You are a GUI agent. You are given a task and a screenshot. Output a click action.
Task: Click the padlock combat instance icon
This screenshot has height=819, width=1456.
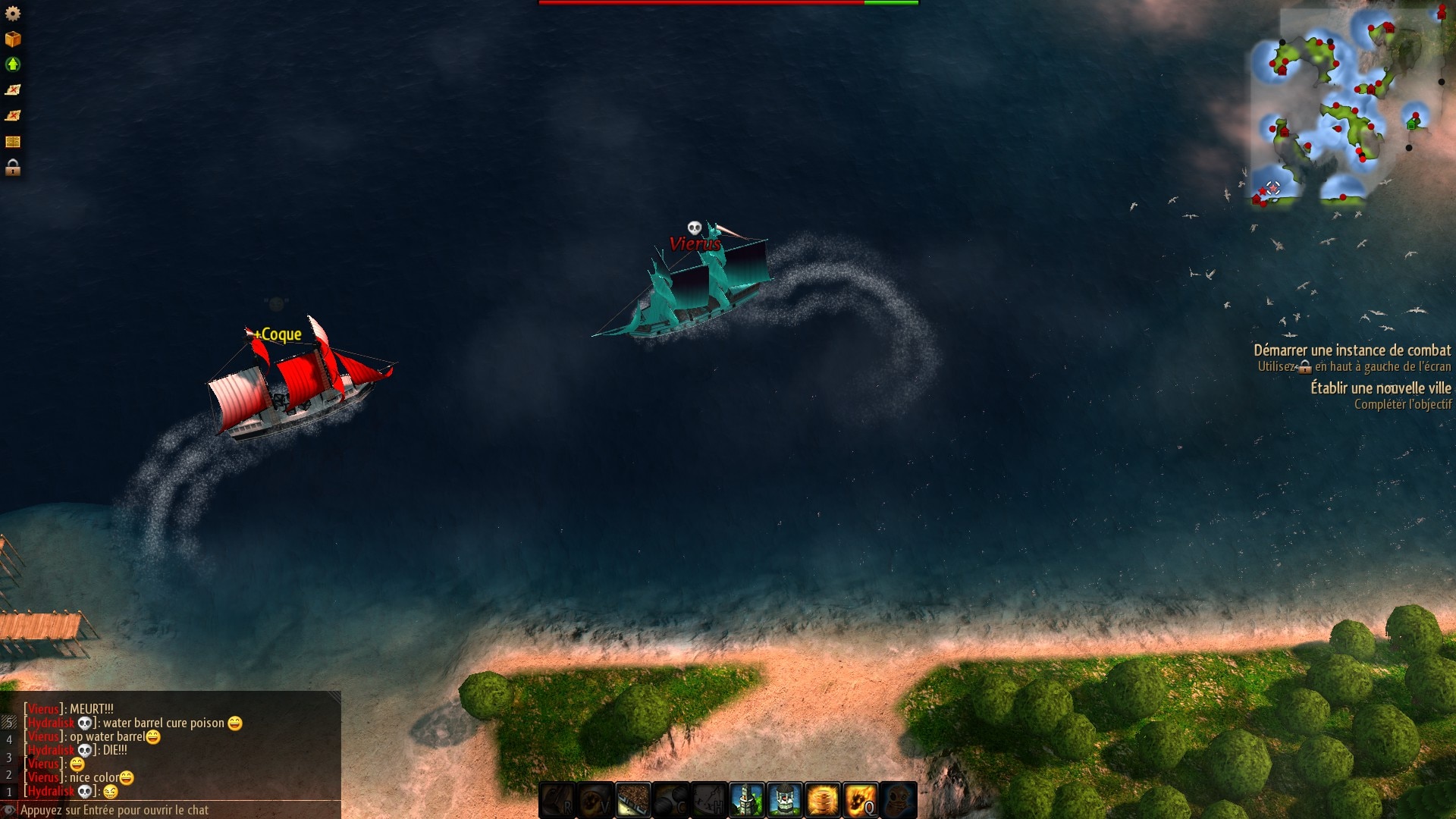13,168
